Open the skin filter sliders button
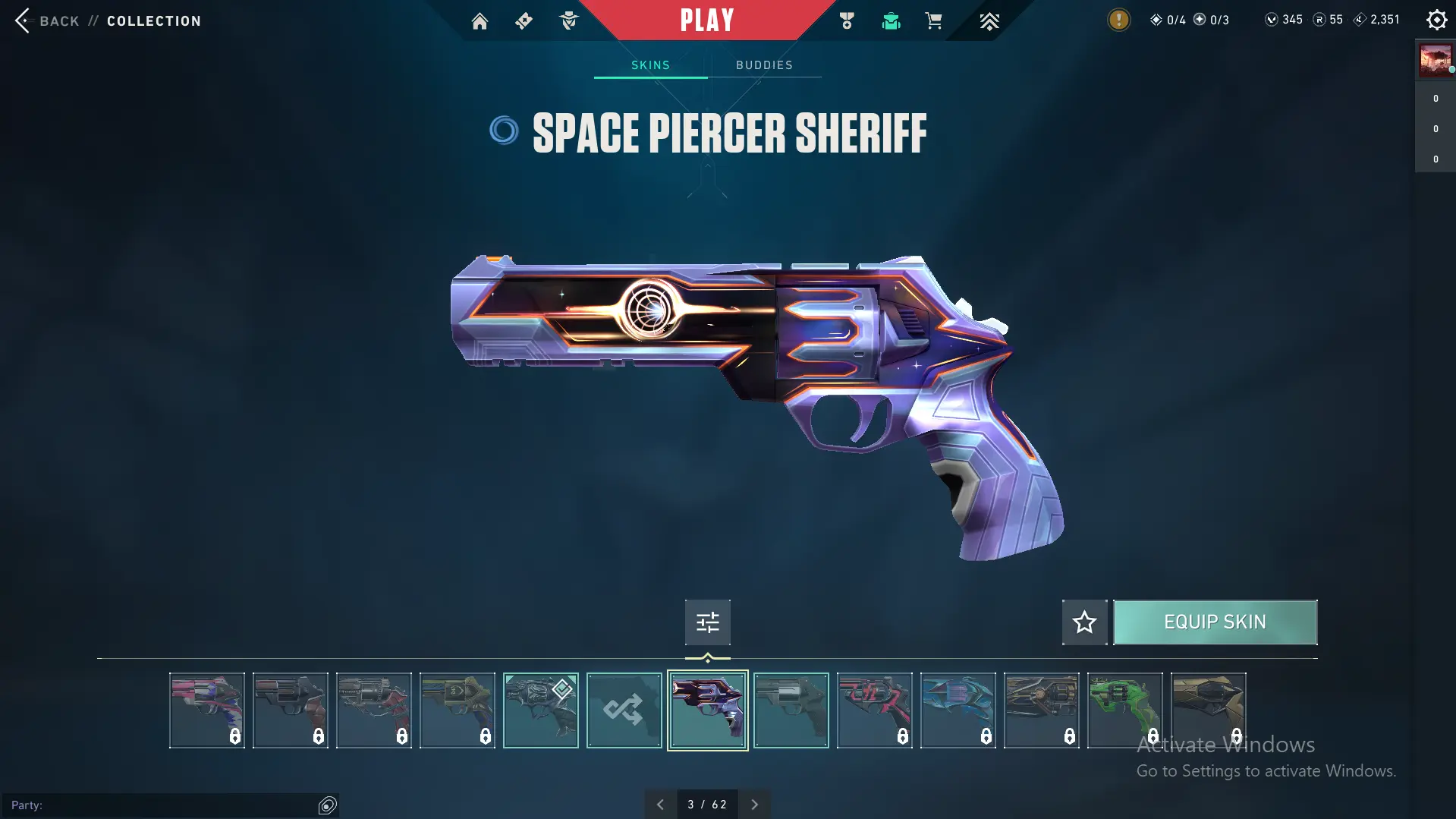Viewport: 1456px width, 819px height. (x=707, y=622)
